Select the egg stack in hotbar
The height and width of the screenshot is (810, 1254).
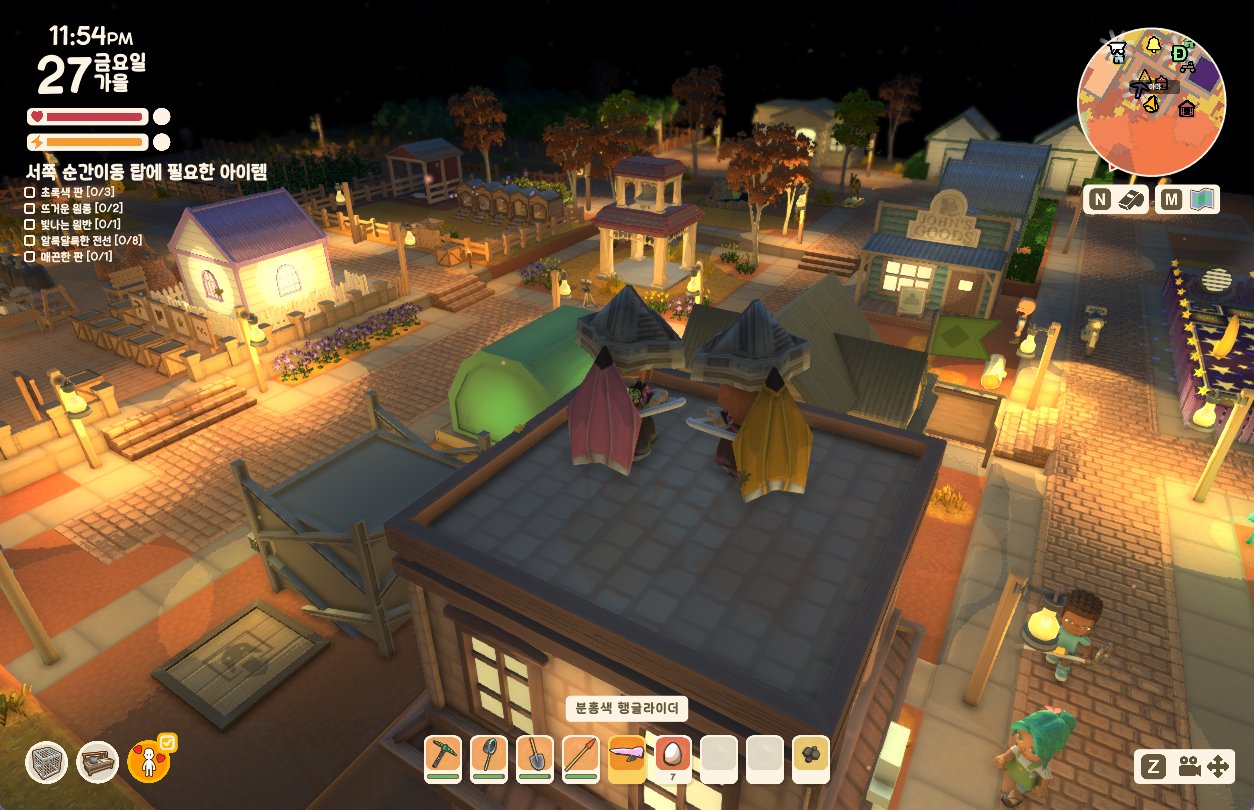point(672,757)
